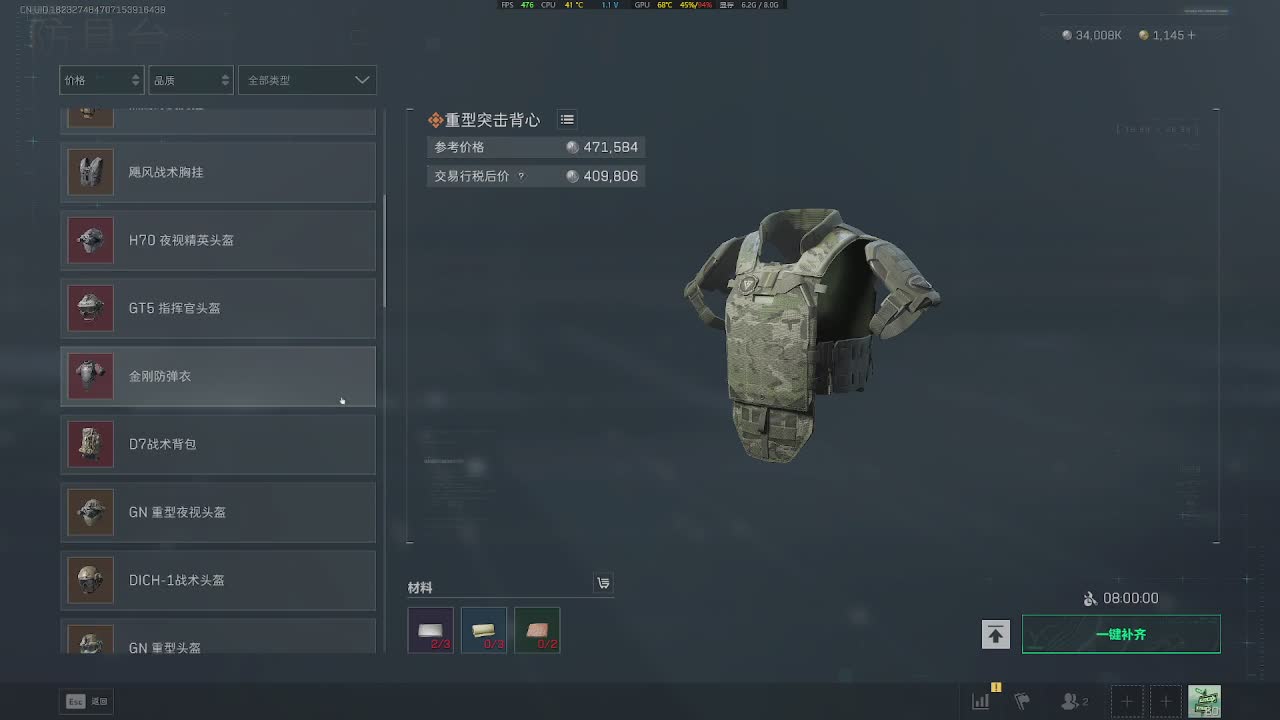Open the materials shopping cart icon
The height and width of the screenshot is (720, 1280).
pos(603,583)
